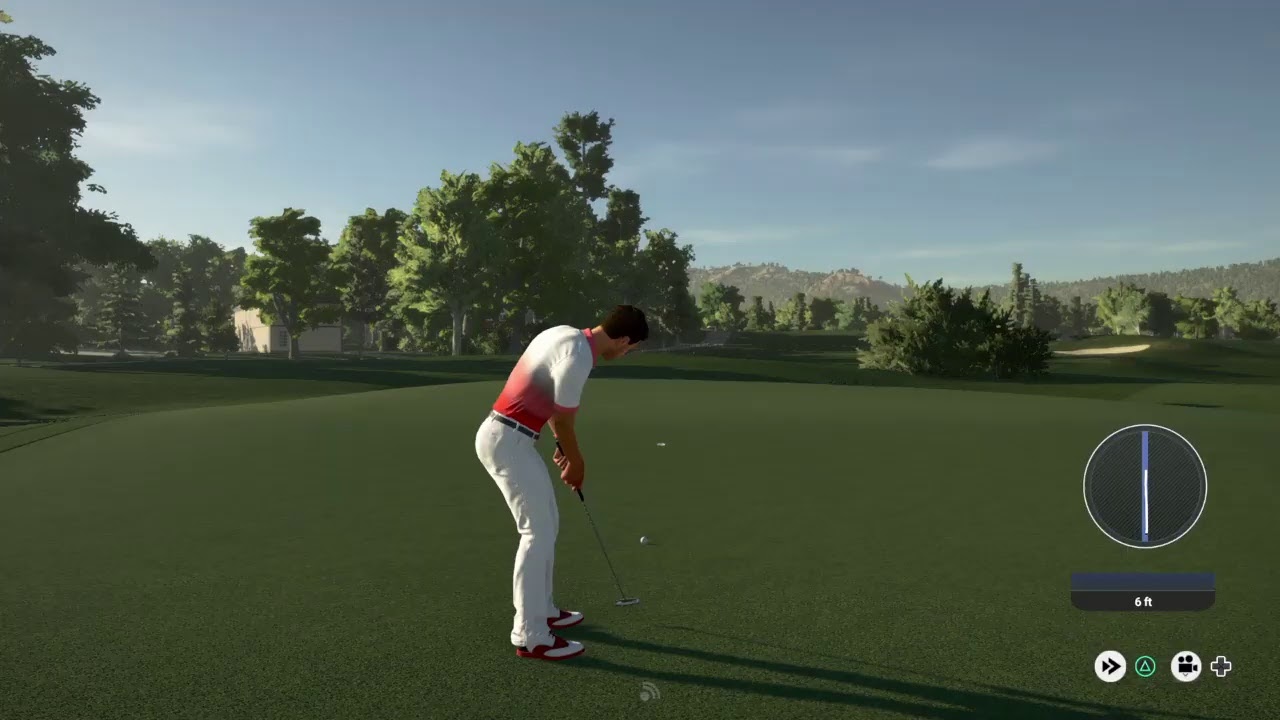
Task: Click the circular swing path meter
Action: point(1145,486)
